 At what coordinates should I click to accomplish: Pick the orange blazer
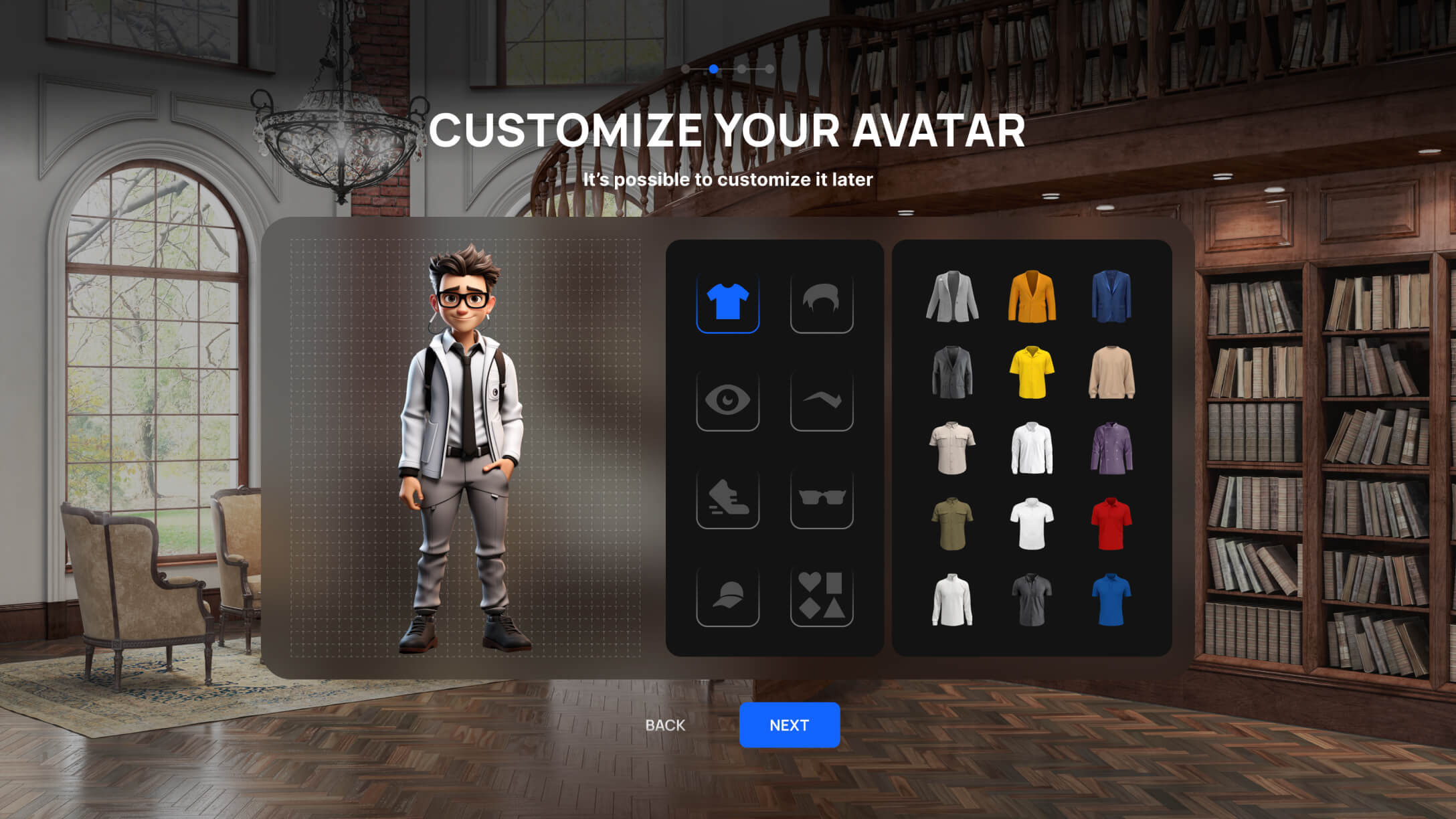(x=1031, y=297)
